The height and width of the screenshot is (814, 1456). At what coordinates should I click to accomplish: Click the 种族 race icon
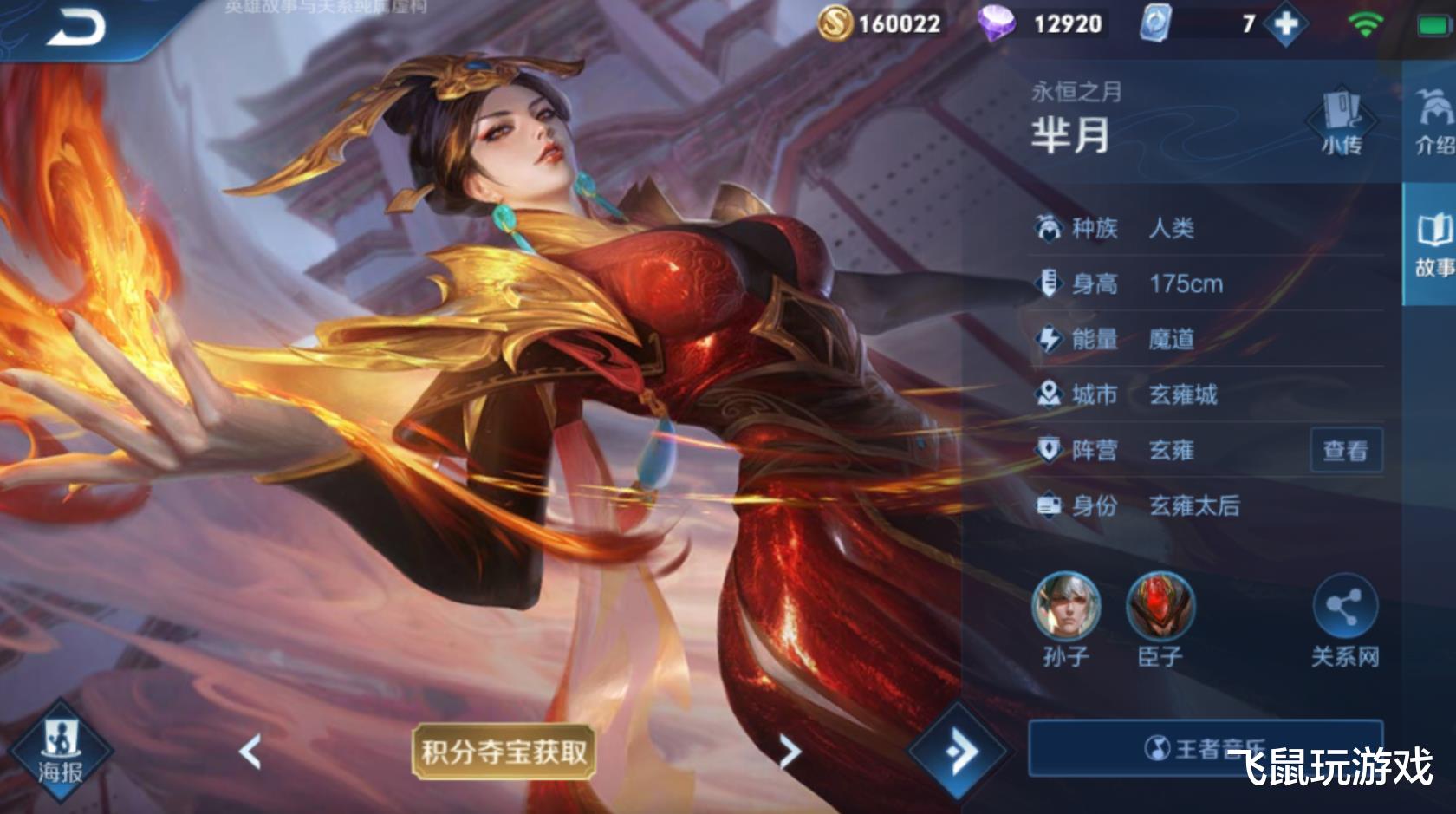[1050, 227]
